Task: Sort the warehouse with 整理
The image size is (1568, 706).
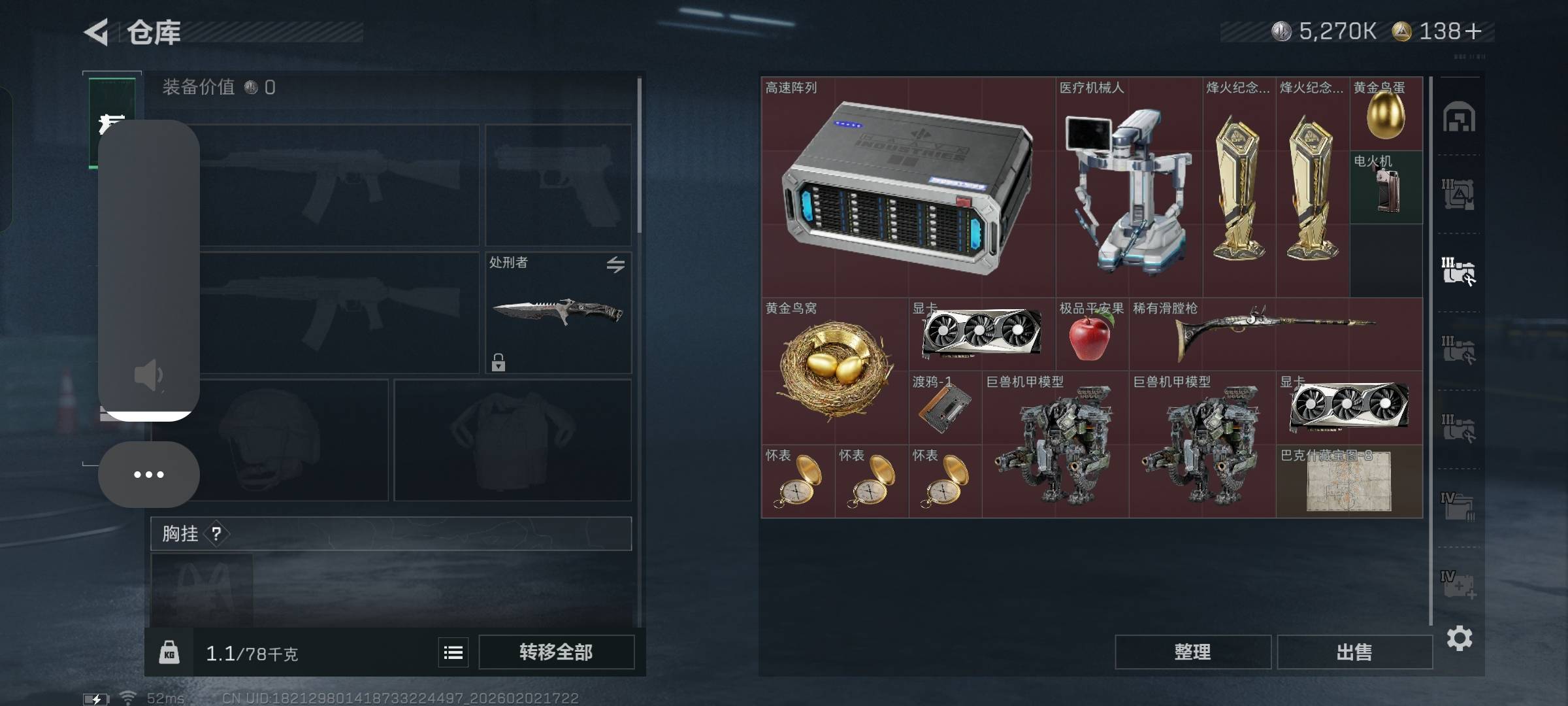Action: 1192,652
